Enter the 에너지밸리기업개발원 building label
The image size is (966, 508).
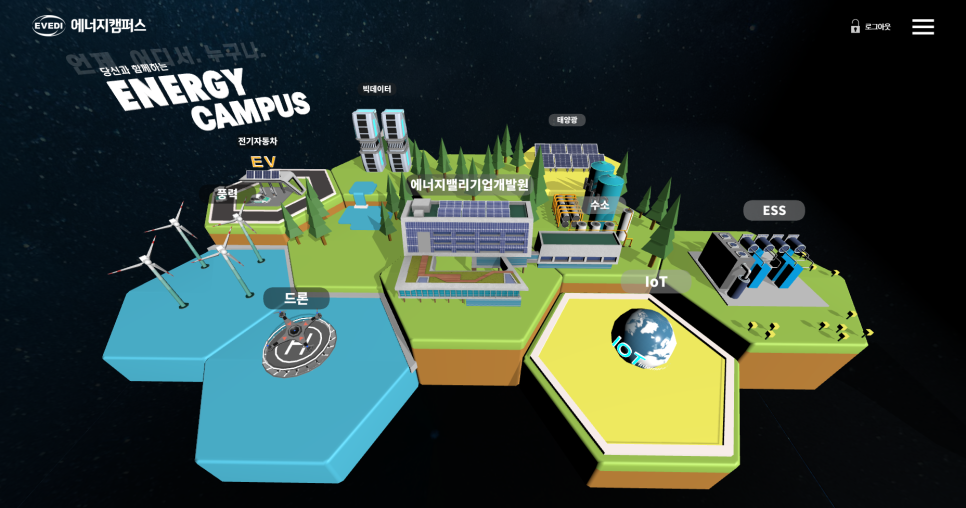coord(469,185)
